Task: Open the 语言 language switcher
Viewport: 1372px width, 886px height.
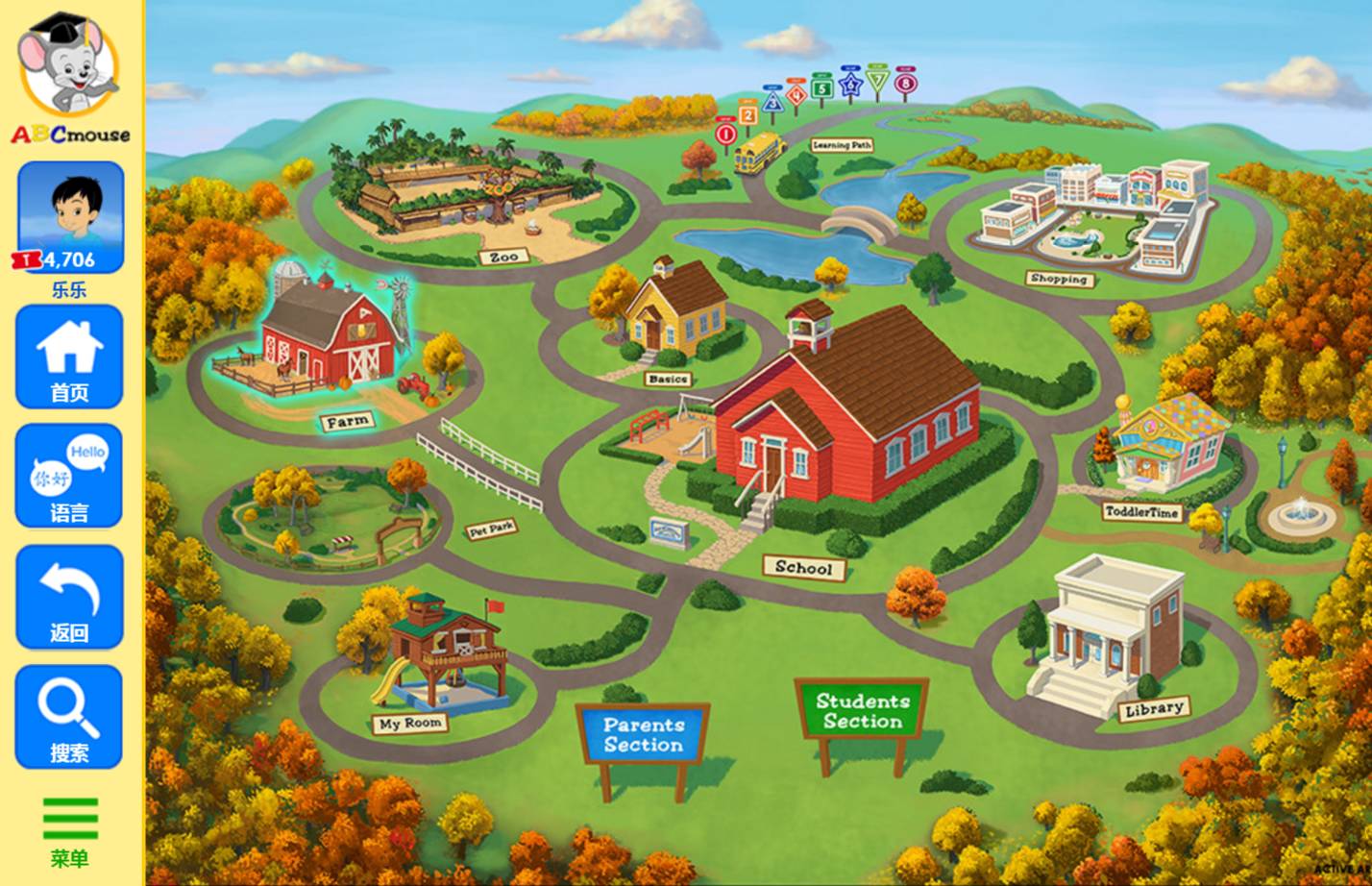Action: (x=69, y=477)
